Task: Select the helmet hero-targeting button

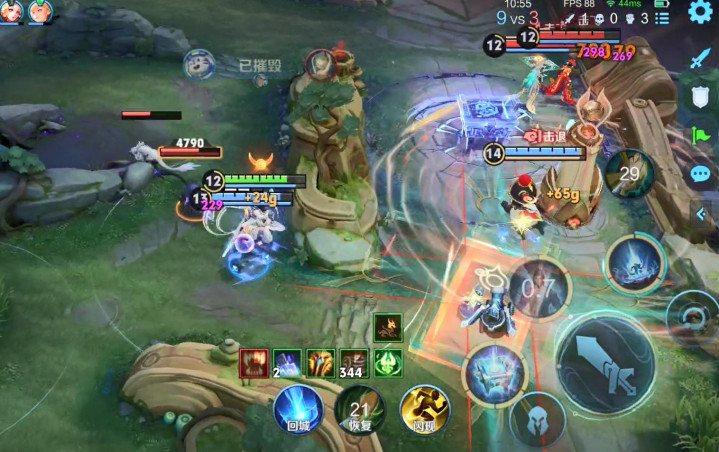Action: (537, 419)
